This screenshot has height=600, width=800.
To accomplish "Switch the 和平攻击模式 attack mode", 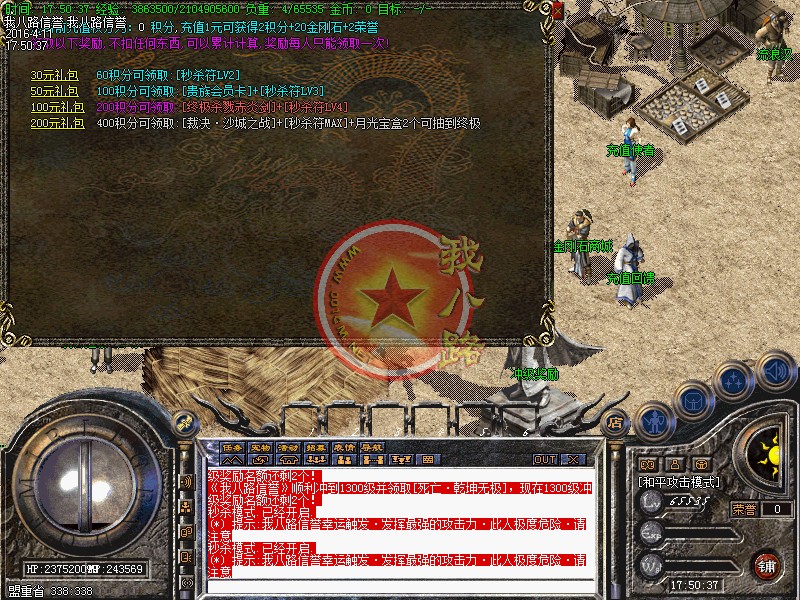I will (680, 482).
